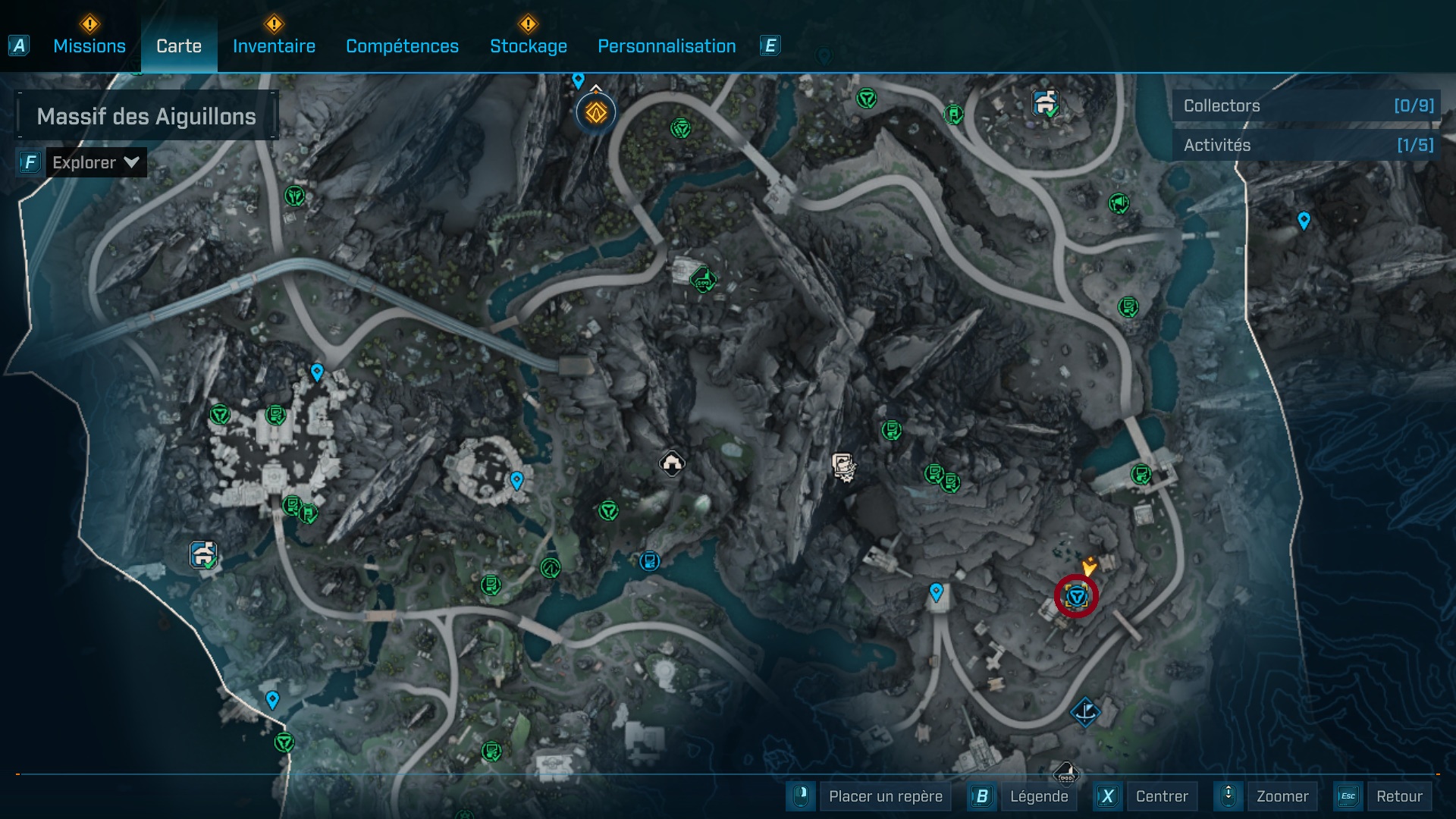This screenshot has height=819, width=1456.
Task: Select the Personnalisation tab
Action: 667,46
